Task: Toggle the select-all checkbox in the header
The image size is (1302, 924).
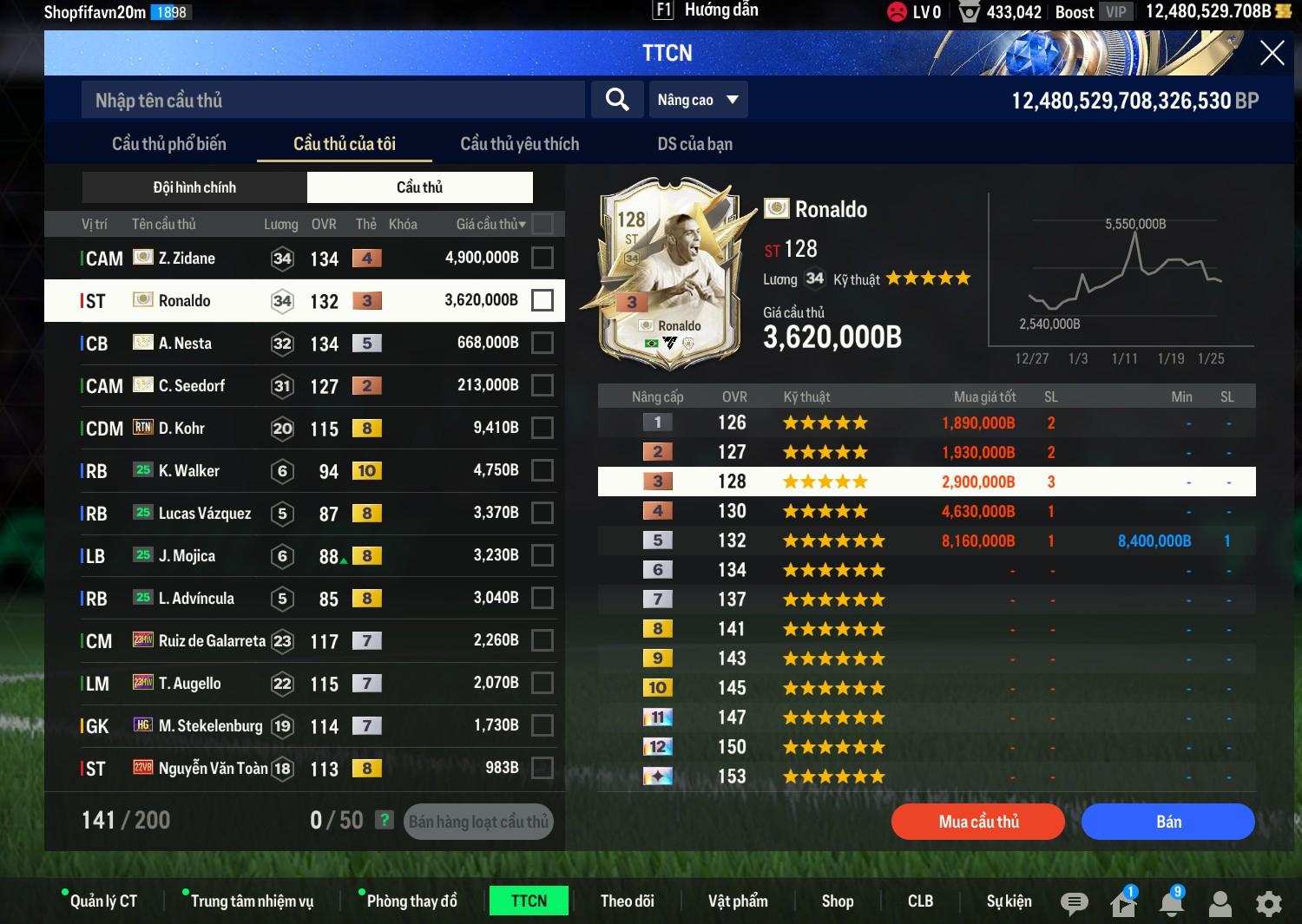Action: (542, 224)
